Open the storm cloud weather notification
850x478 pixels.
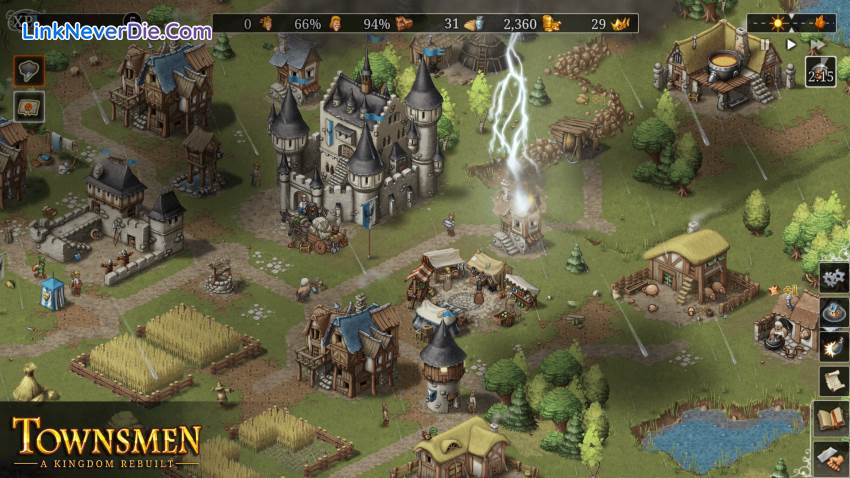[x=28, y=69]
